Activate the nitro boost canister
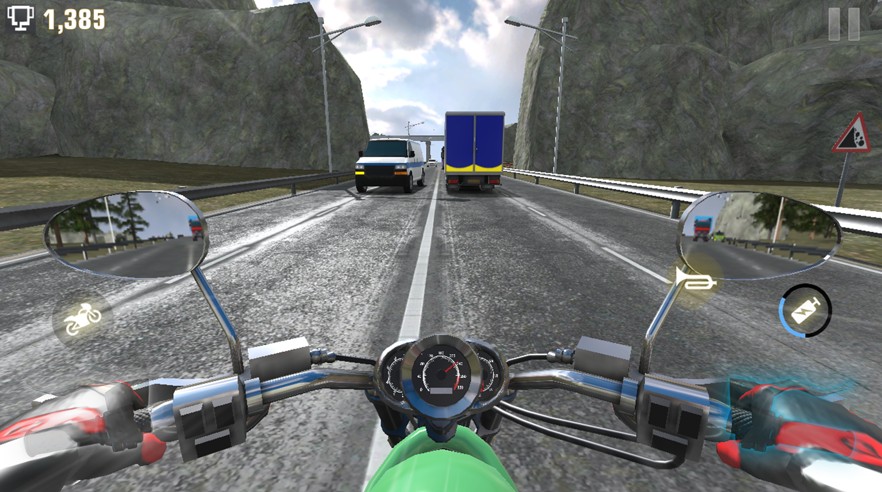Image resolution: width=882 pixels, height=492 pixels. 805,311
